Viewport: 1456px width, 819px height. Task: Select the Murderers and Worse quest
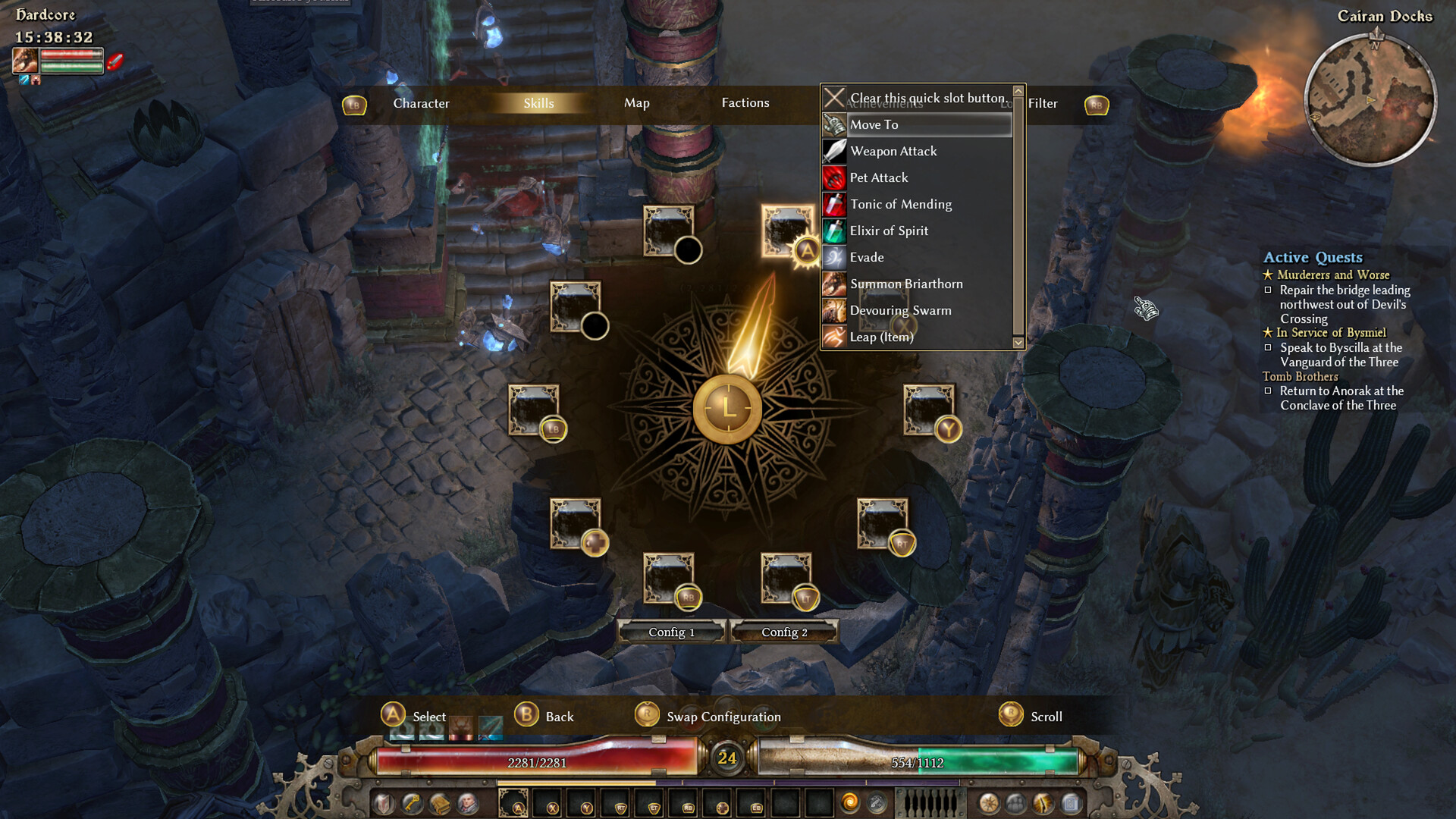tap(1332, 275)
